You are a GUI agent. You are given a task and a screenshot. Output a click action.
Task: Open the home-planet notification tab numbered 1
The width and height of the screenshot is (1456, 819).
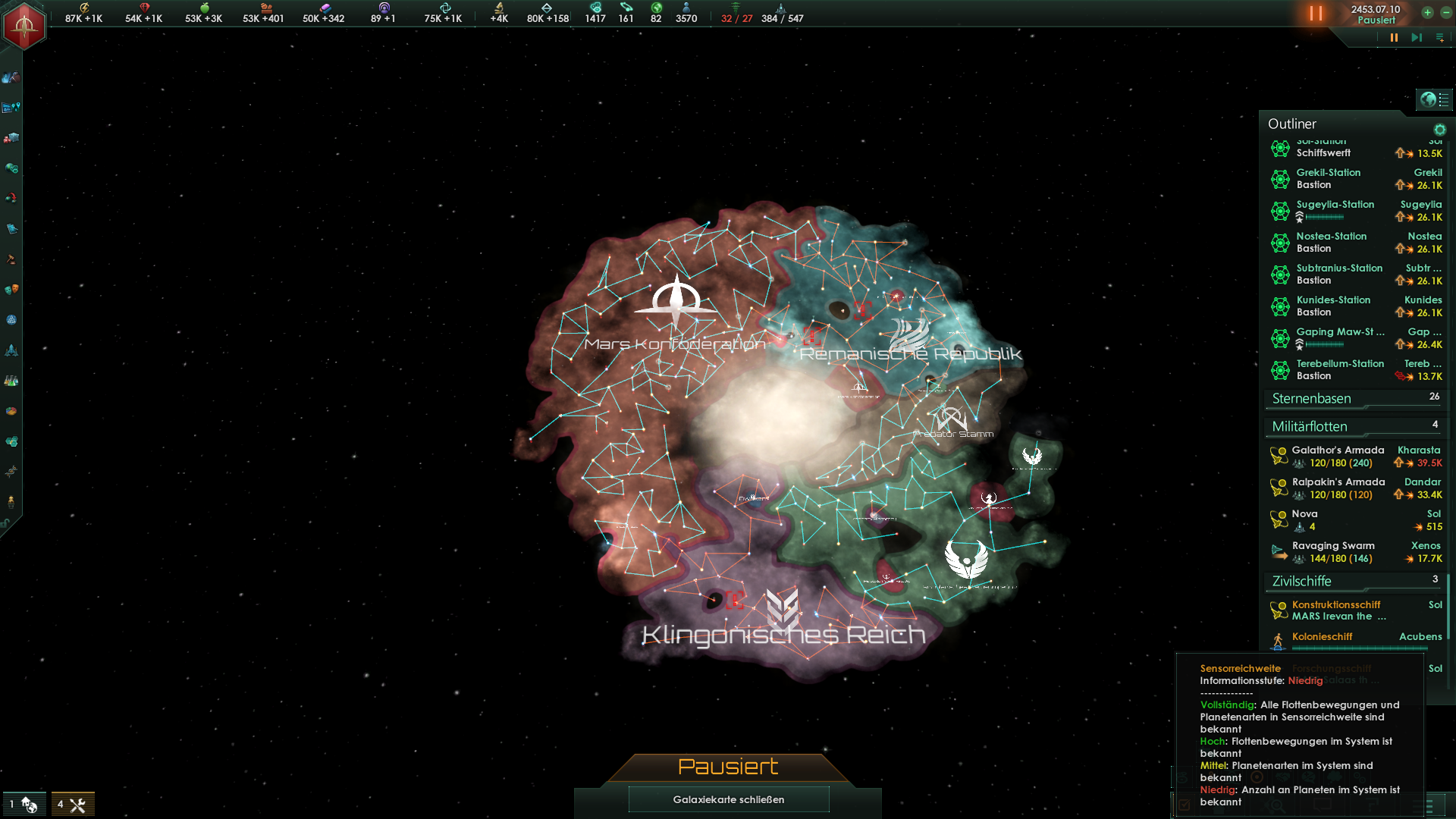(24, 805)
